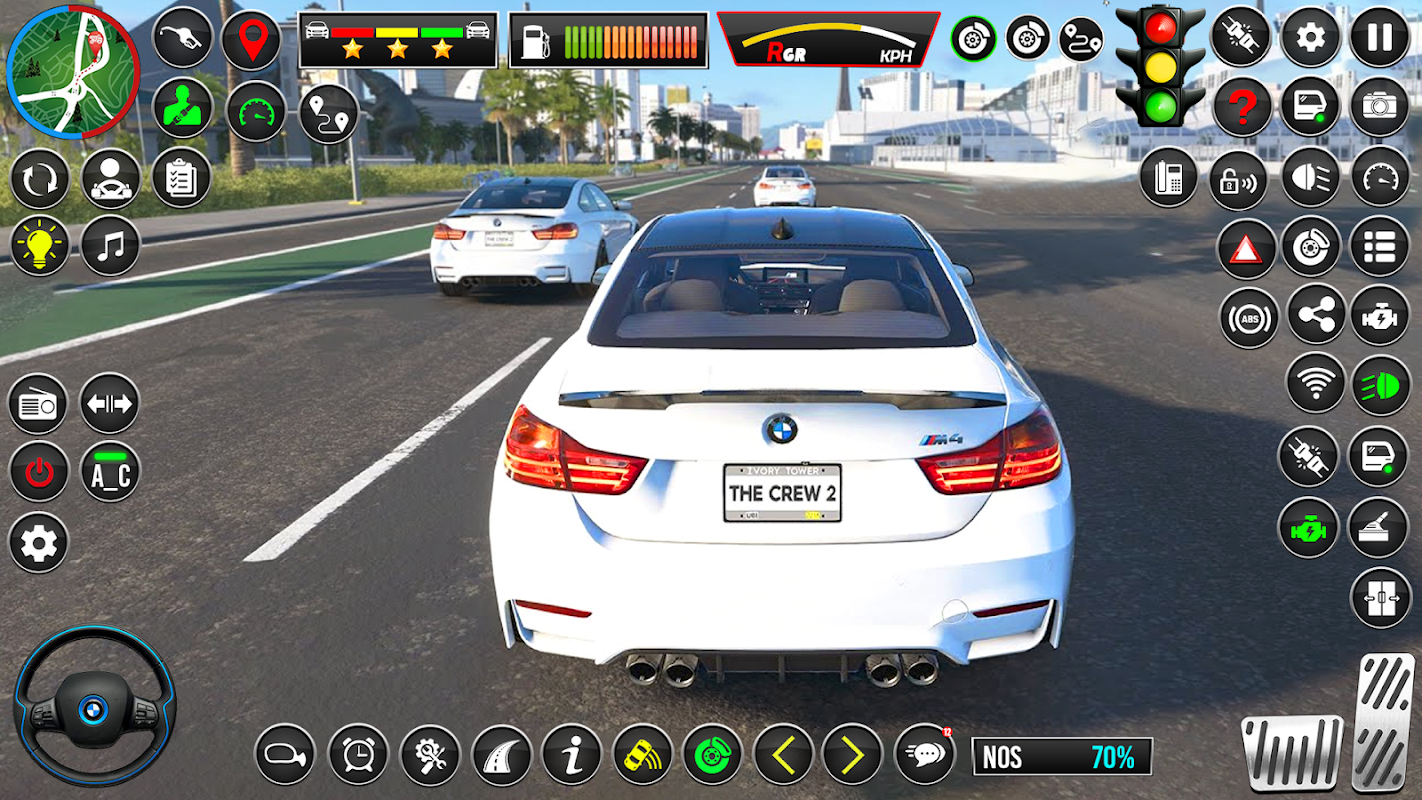Open the circular minimap

coord(73,72)
